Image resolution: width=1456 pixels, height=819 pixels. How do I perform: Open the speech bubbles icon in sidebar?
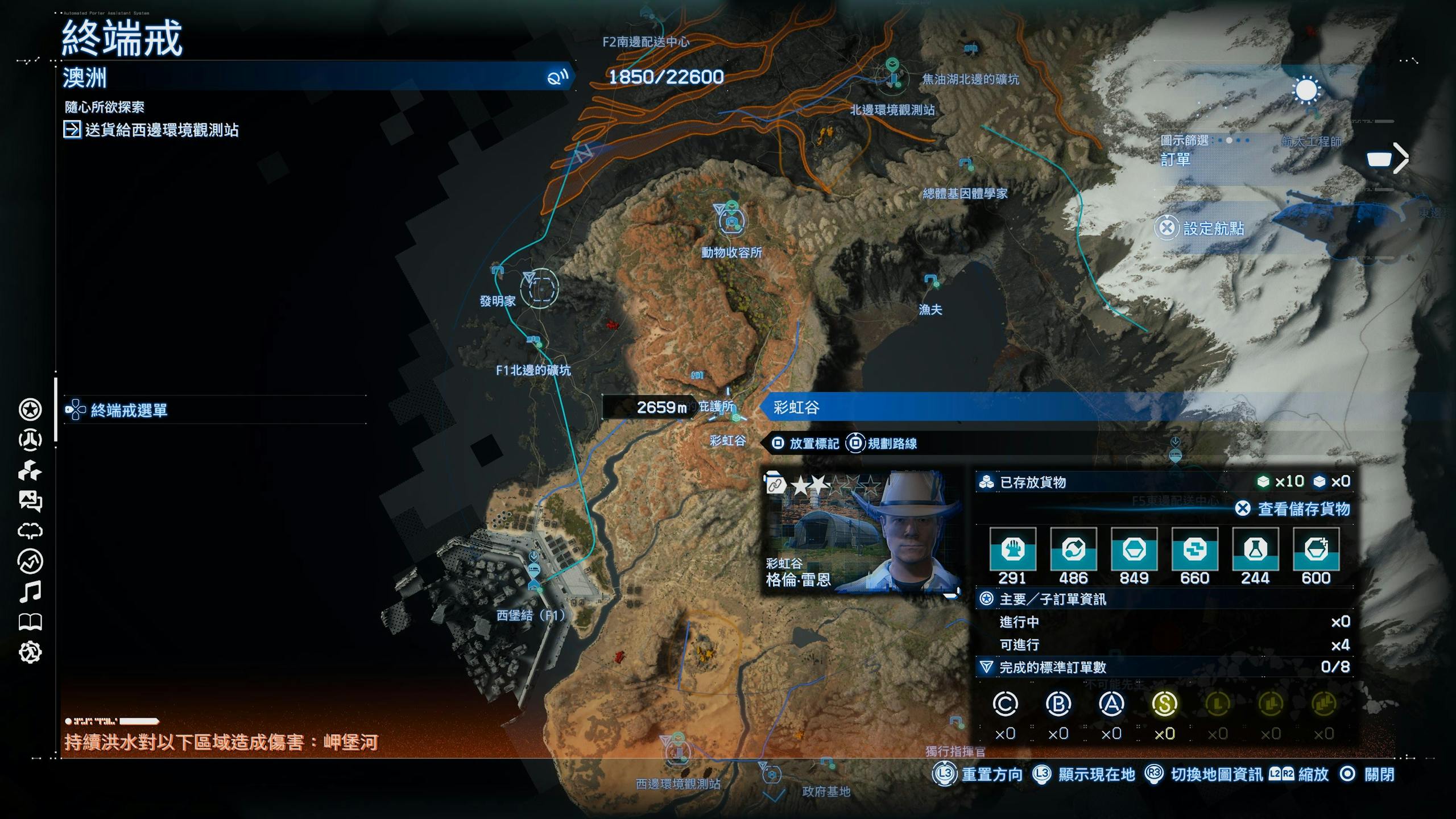30,500
